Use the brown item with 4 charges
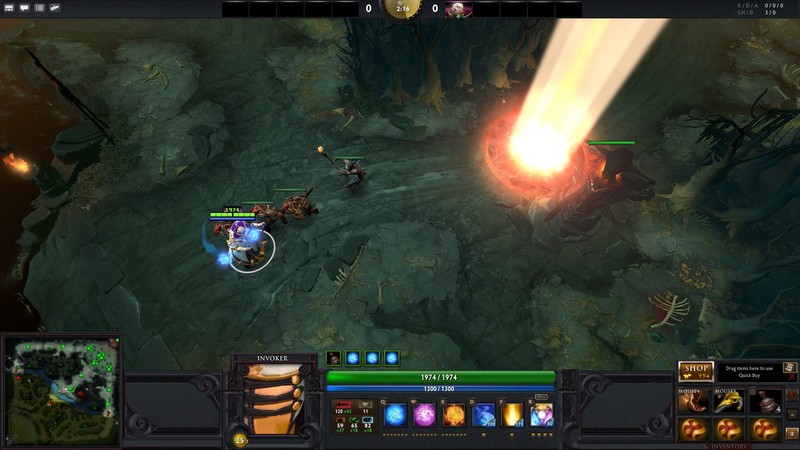The height and width of the screenshot is (450, 800). (x=766, y=401)
